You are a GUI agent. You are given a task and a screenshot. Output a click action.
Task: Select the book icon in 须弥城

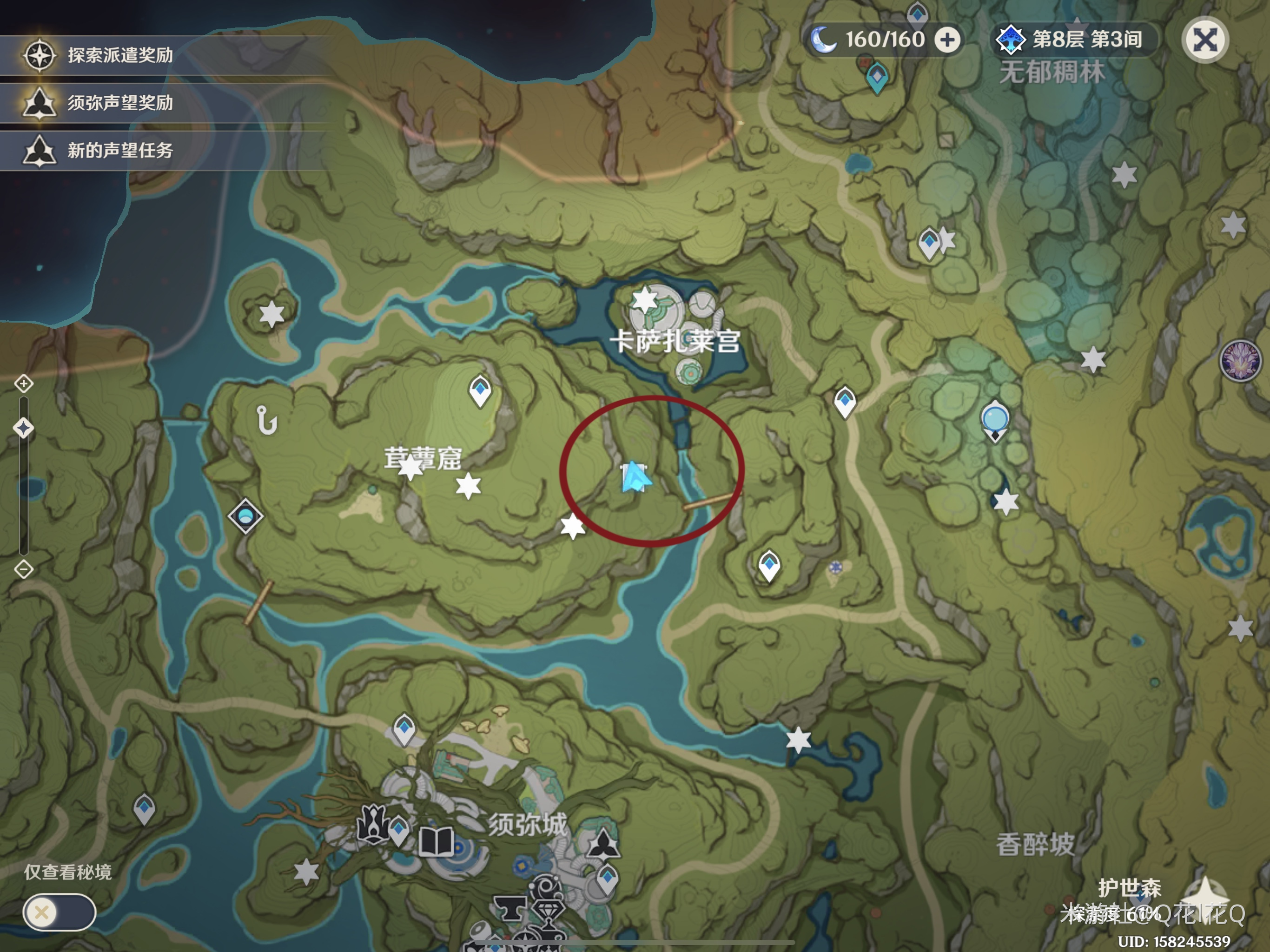[437, 841]
